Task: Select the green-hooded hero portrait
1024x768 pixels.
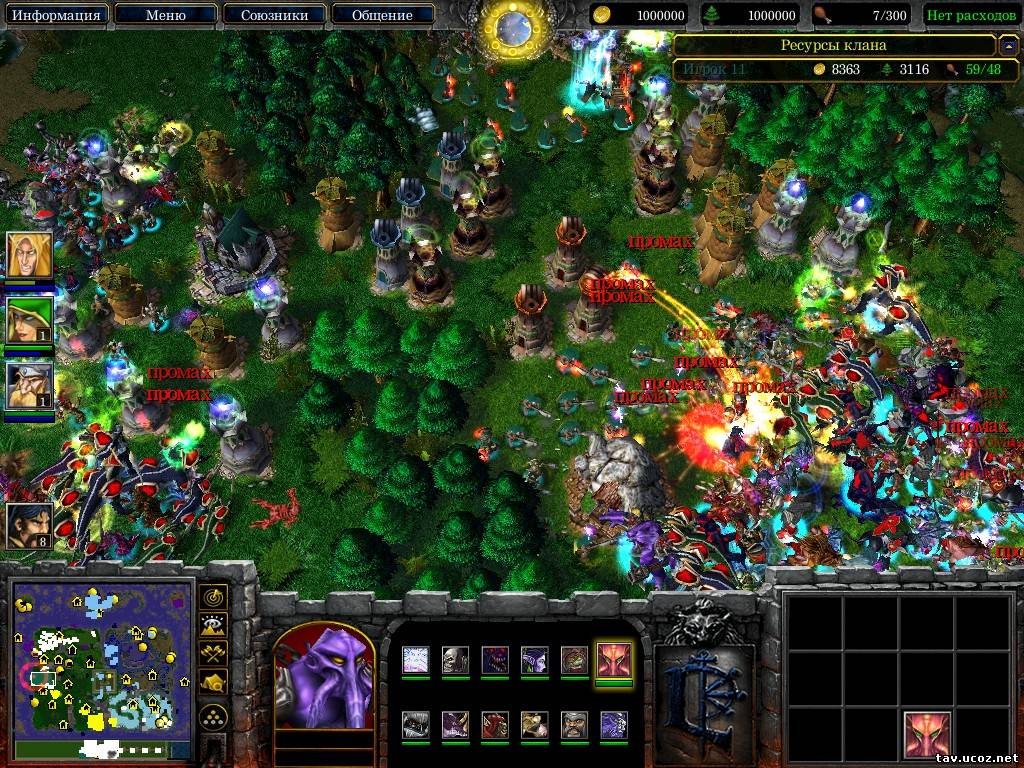Action: point(29,320)
